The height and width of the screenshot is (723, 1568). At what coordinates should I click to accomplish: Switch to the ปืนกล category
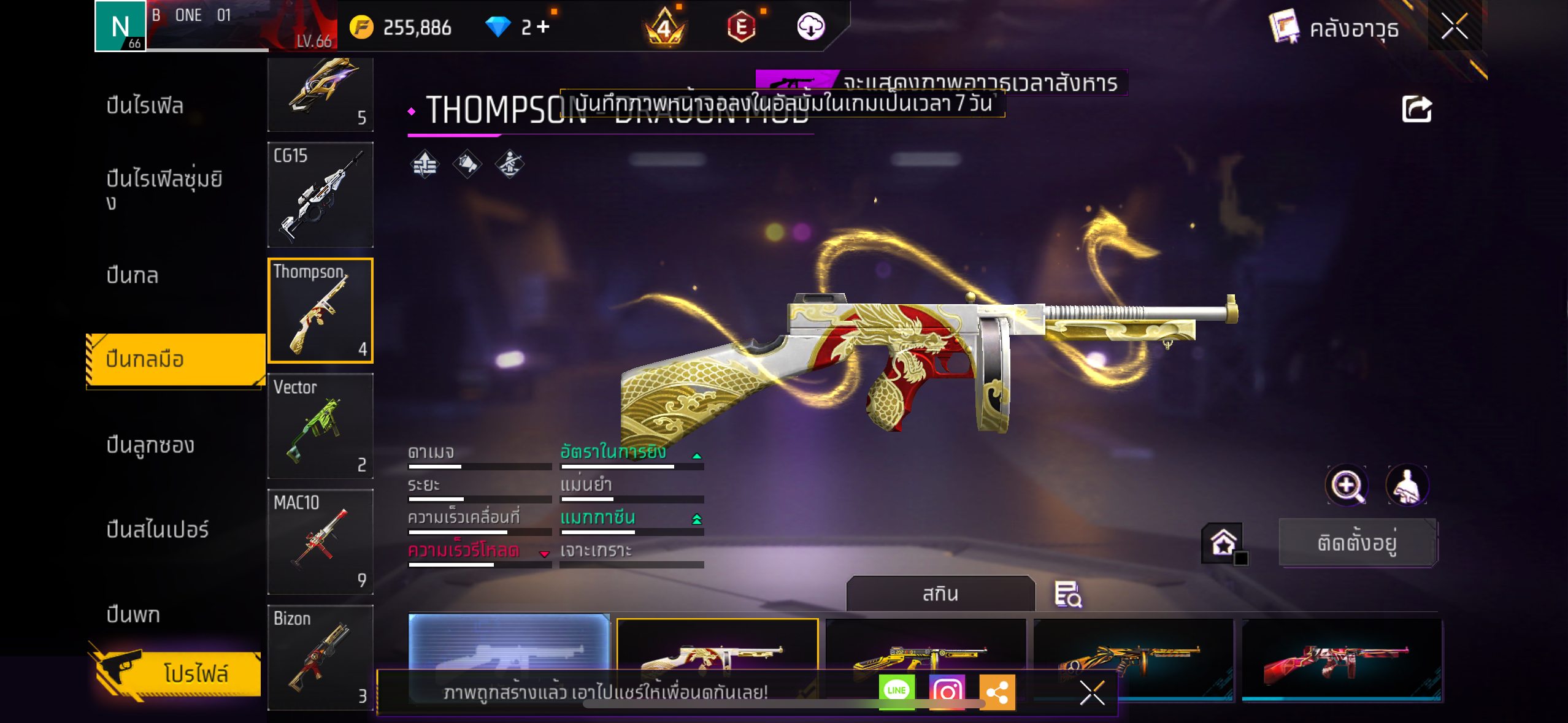click(x=133, y=275)
